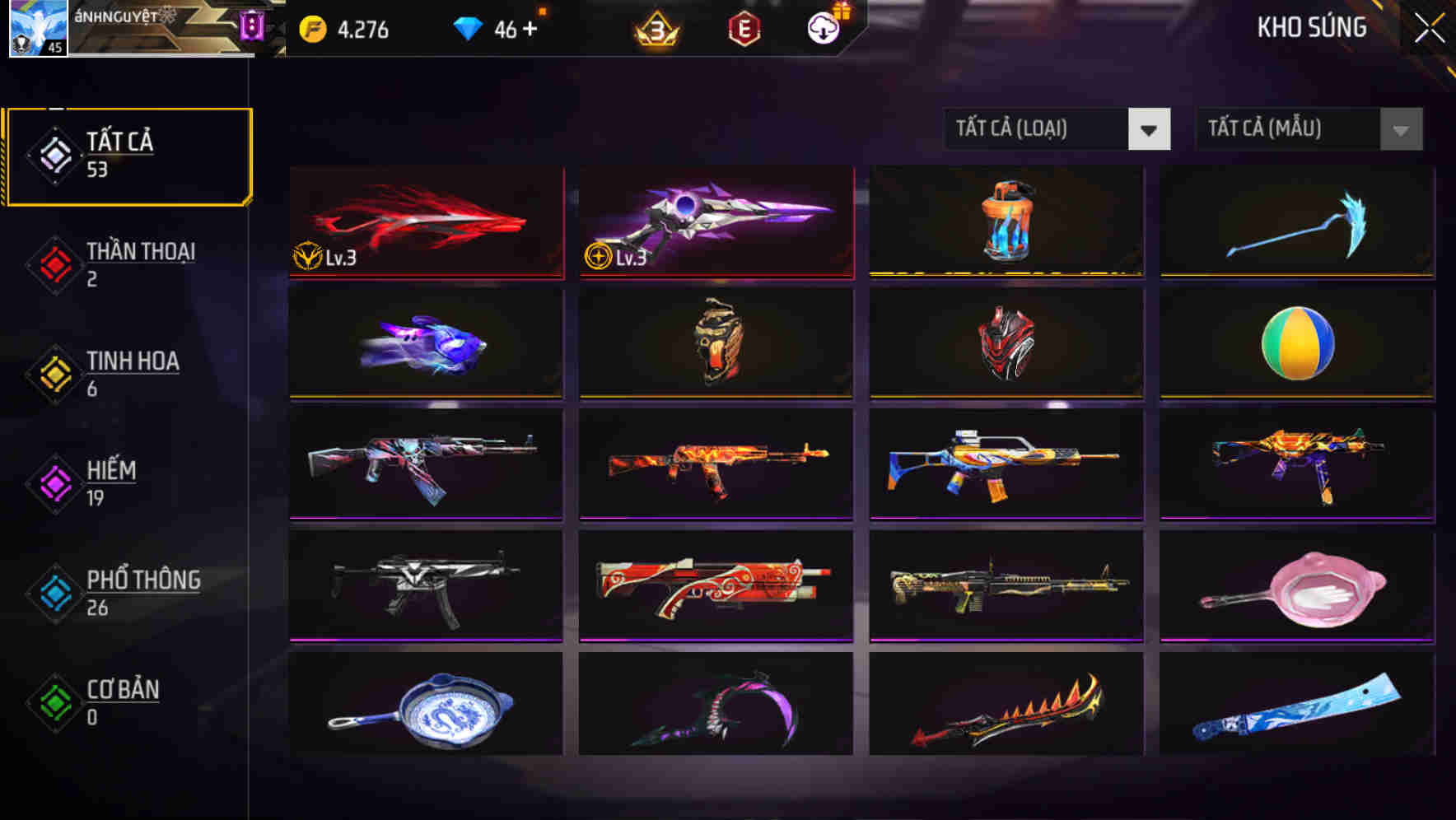Open the rank level 3 badge
The width and height of the screenshot is (1456, 820).
point(654,27)
